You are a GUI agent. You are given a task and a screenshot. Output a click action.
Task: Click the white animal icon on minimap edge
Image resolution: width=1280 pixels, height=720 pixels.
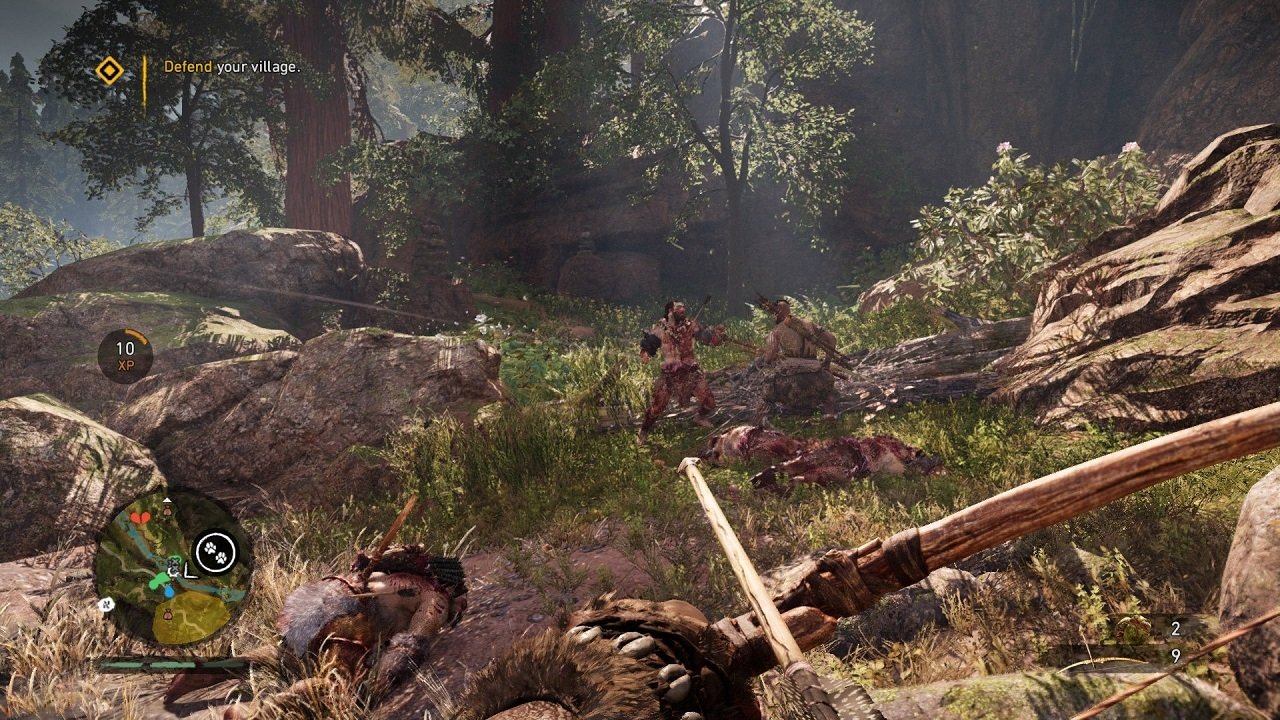106,604
